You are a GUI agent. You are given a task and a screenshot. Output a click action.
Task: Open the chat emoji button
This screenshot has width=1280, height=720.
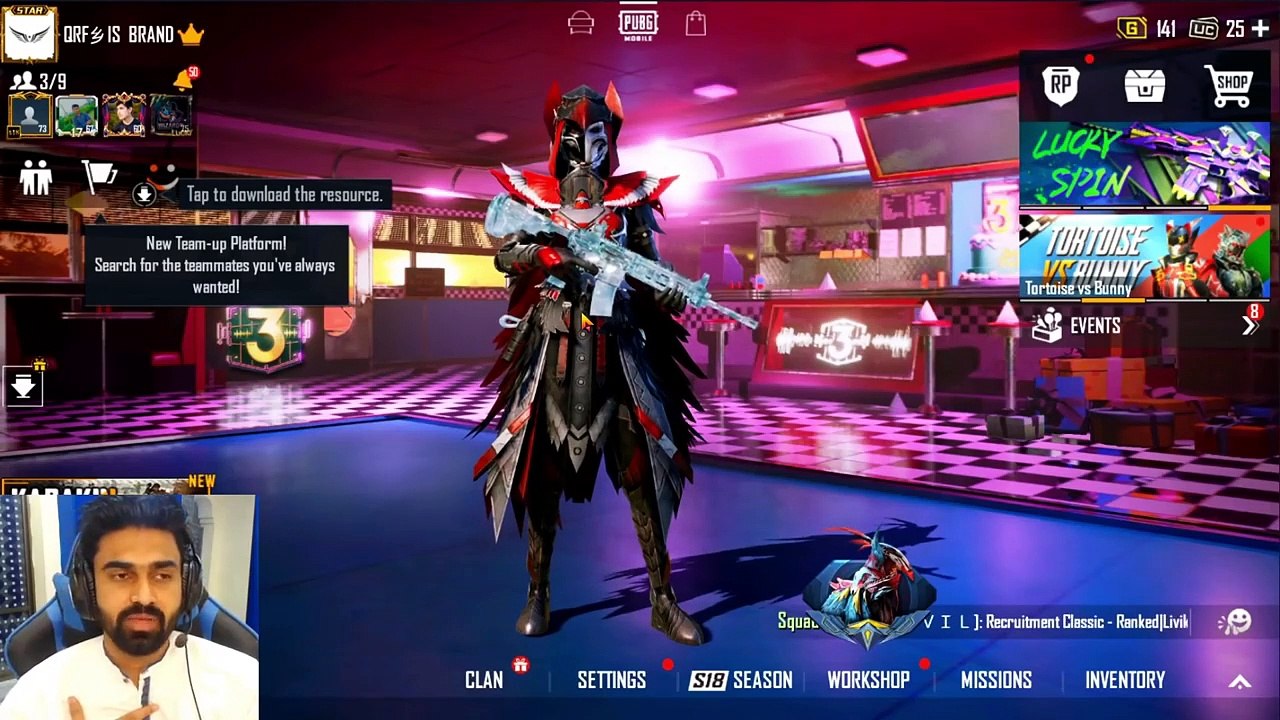point(1235,622)
